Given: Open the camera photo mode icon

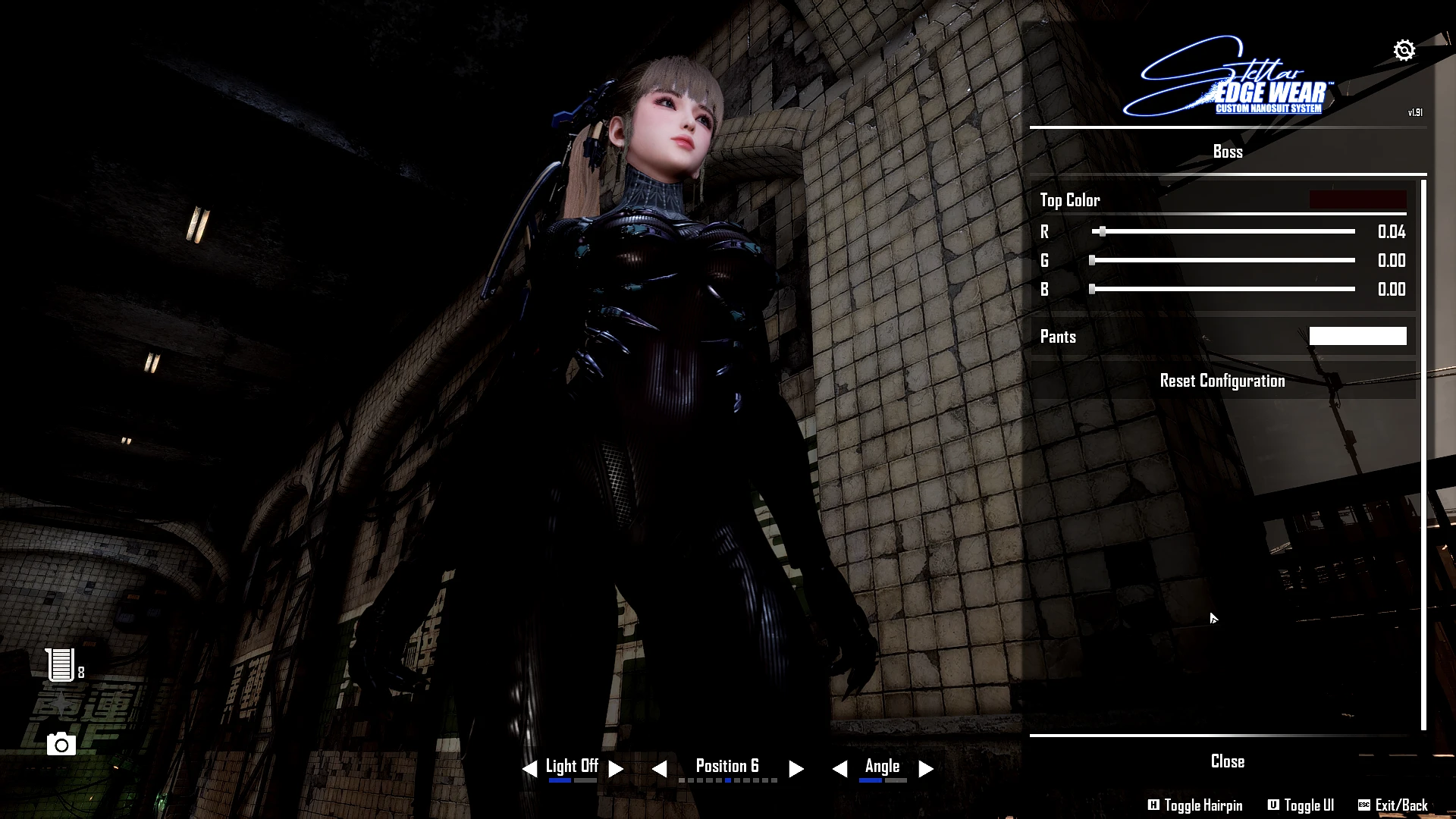Looking at the screenshot, I should tap(61, 745).
